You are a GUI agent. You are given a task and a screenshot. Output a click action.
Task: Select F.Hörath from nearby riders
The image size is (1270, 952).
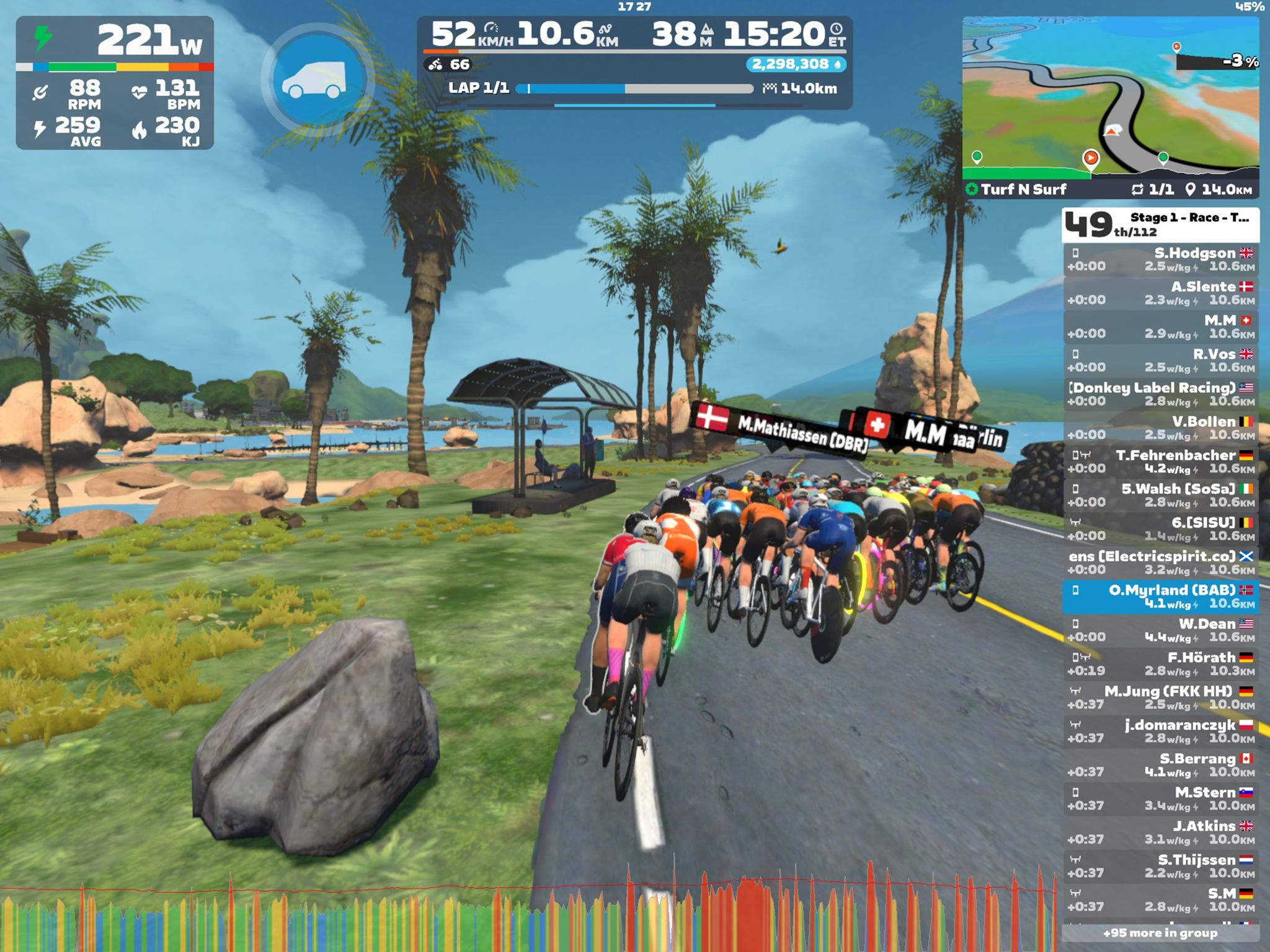[x=1160, y=664]
